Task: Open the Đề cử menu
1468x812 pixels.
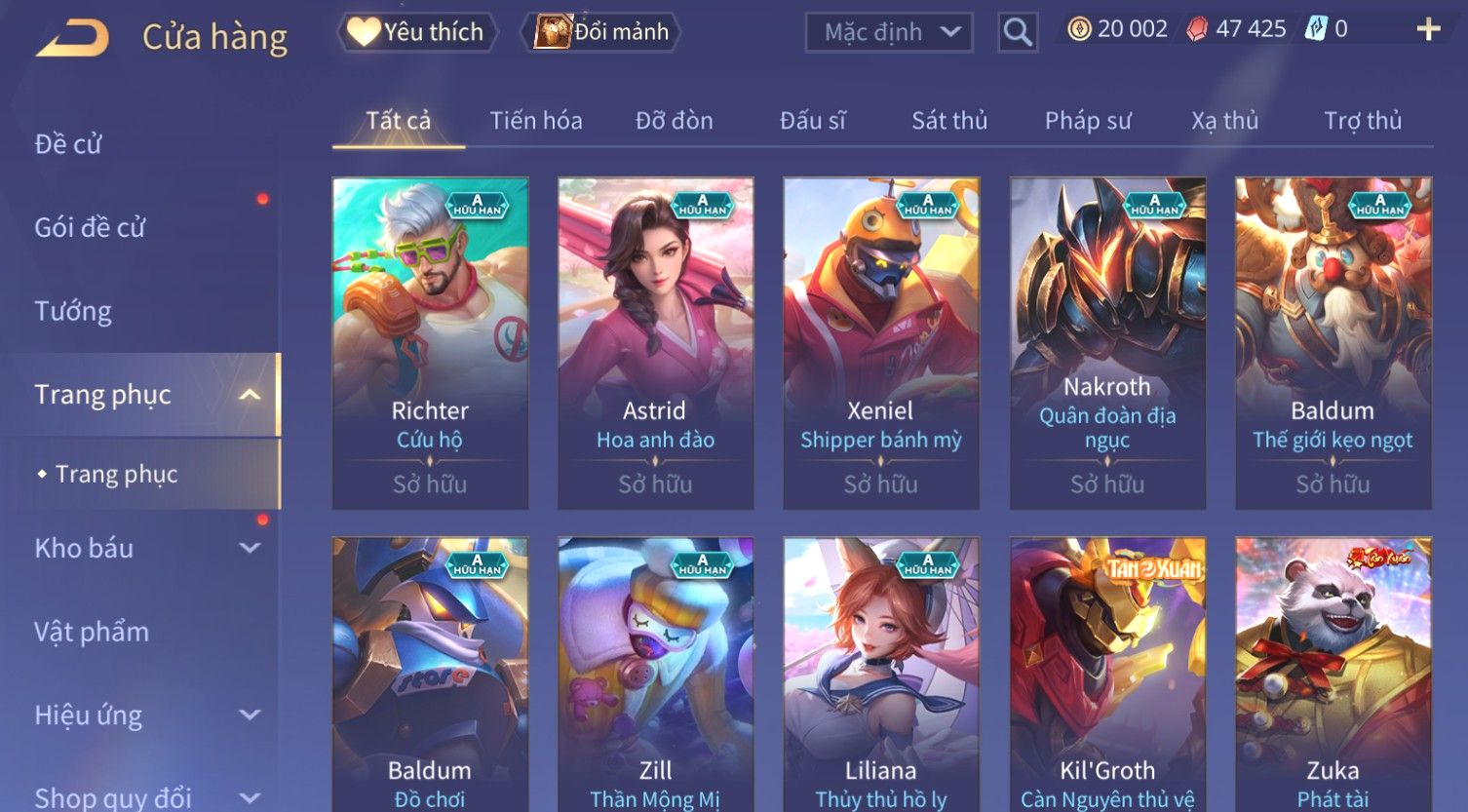Action: [68, 144]
